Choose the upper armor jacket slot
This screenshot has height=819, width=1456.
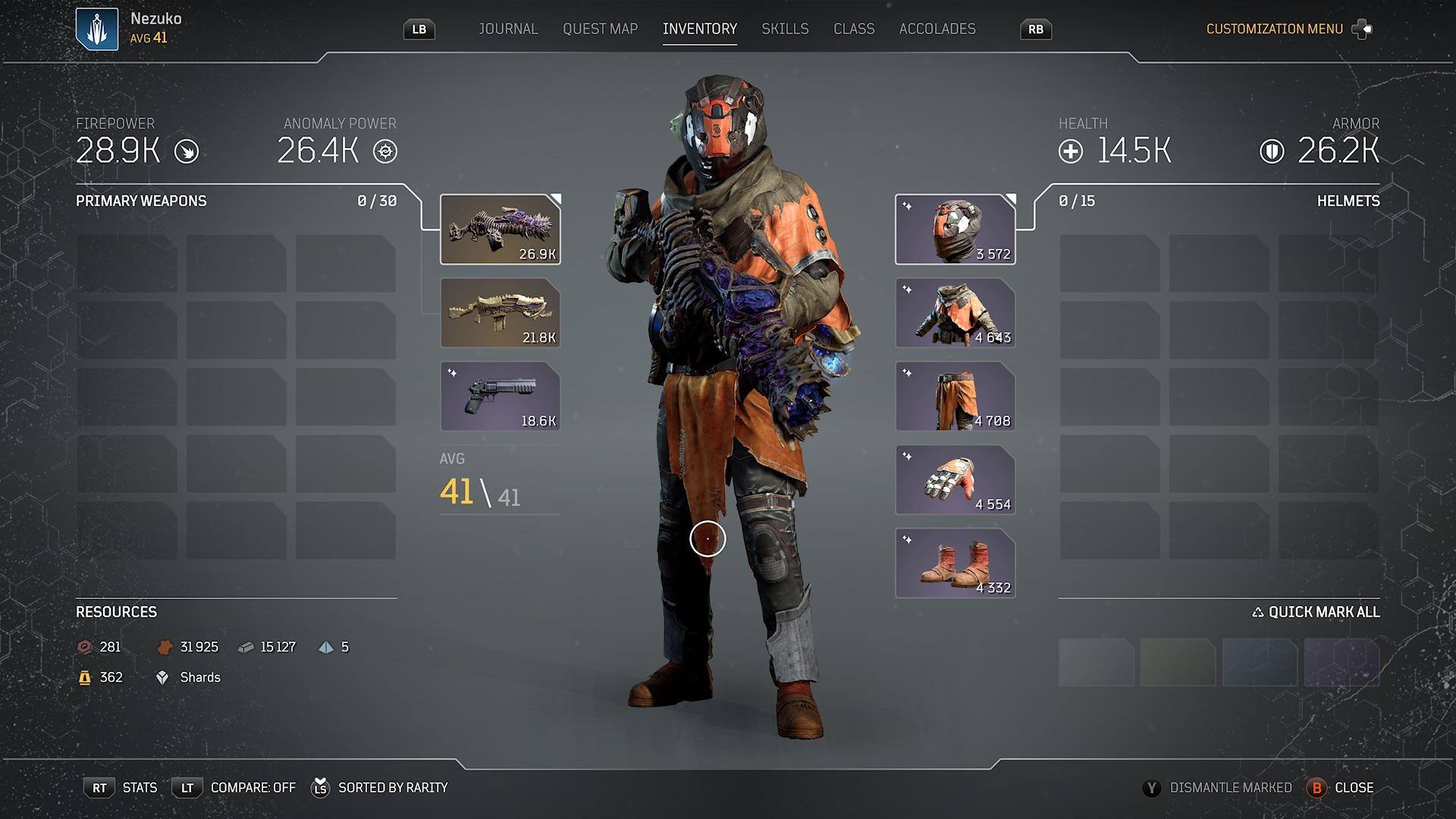(x=955, y=313)
